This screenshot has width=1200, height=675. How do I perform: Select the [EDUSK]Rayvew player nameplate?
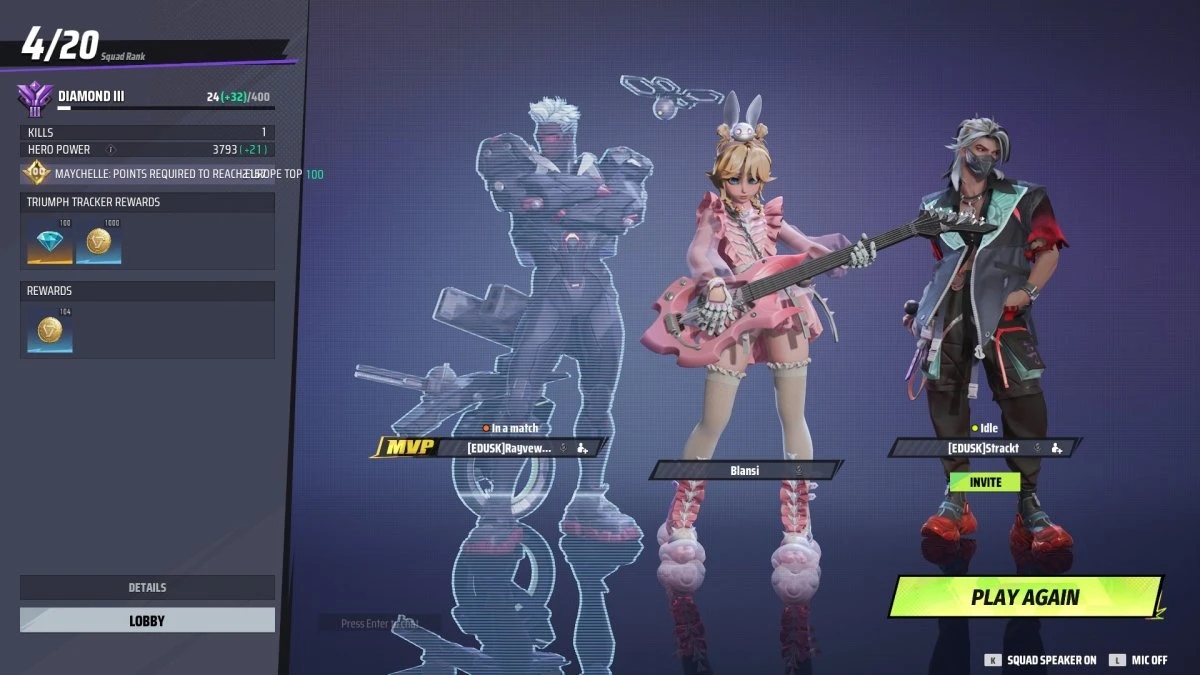point(508,448)
